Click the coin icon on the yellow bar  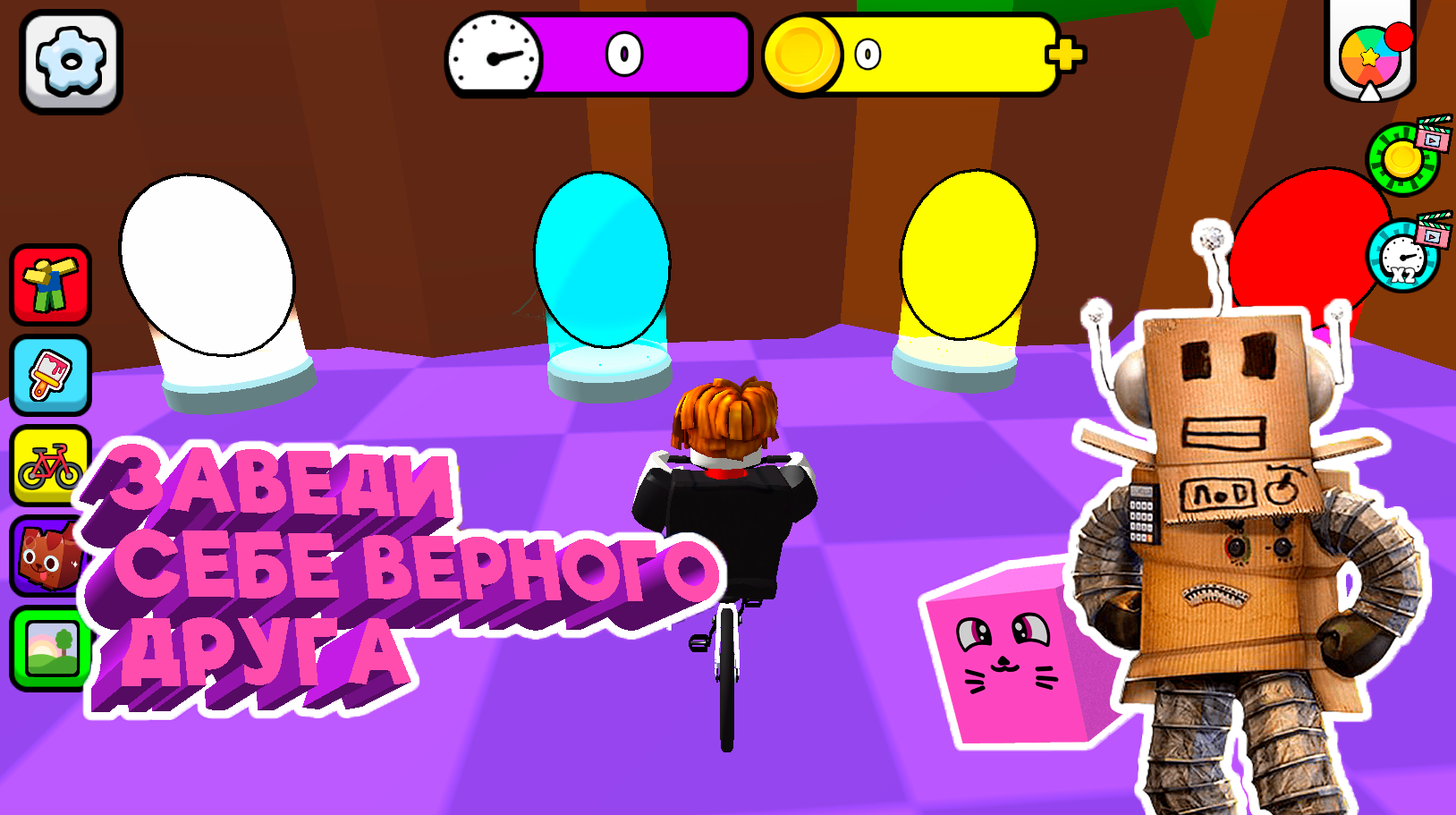pyautogui.click(x=800, y=55)
